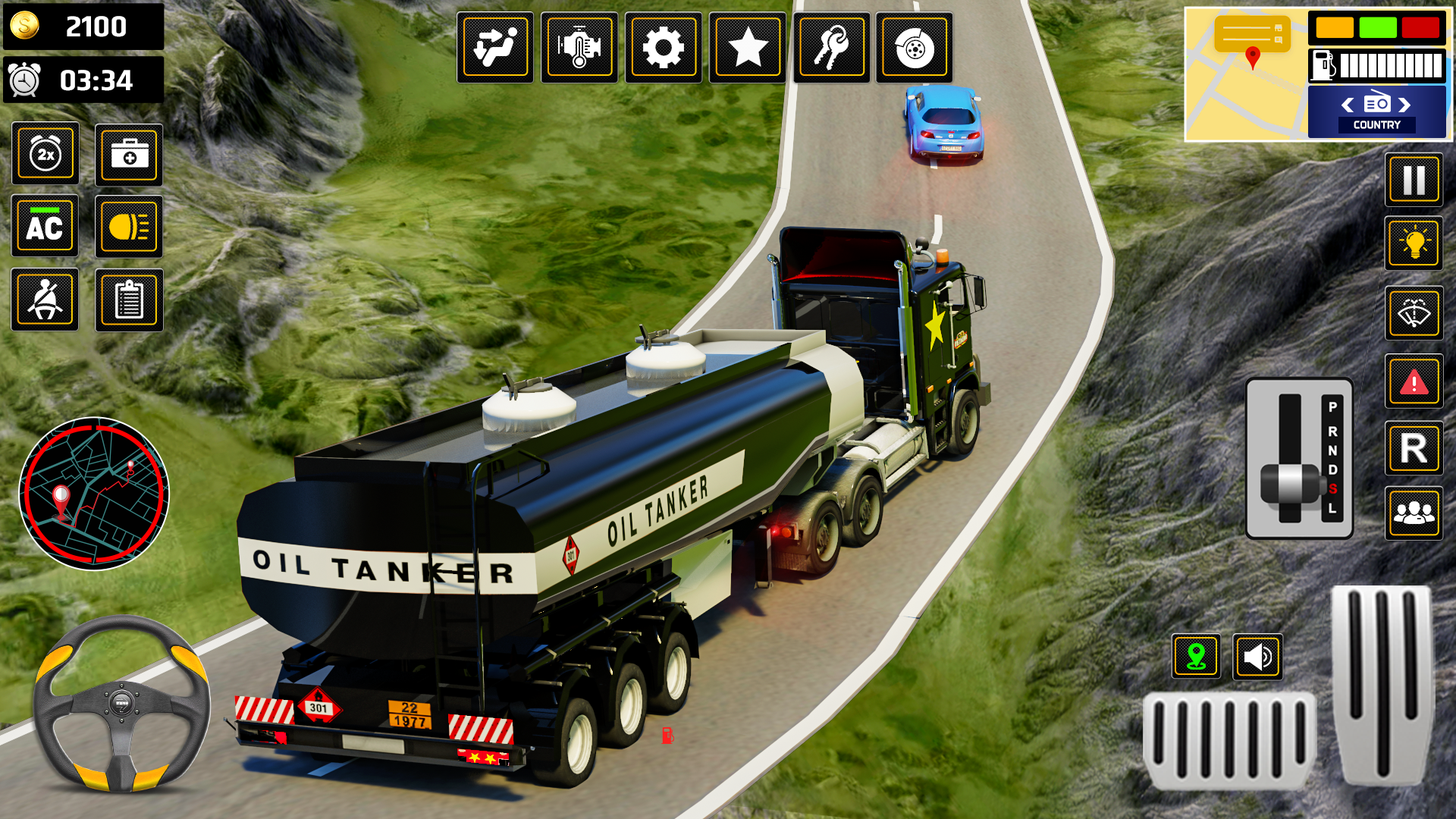Image resolution: width=1456 pixels, height=819 pixels.
Task: Switch on the light bulb button
Action: (x=1414, y=243)
